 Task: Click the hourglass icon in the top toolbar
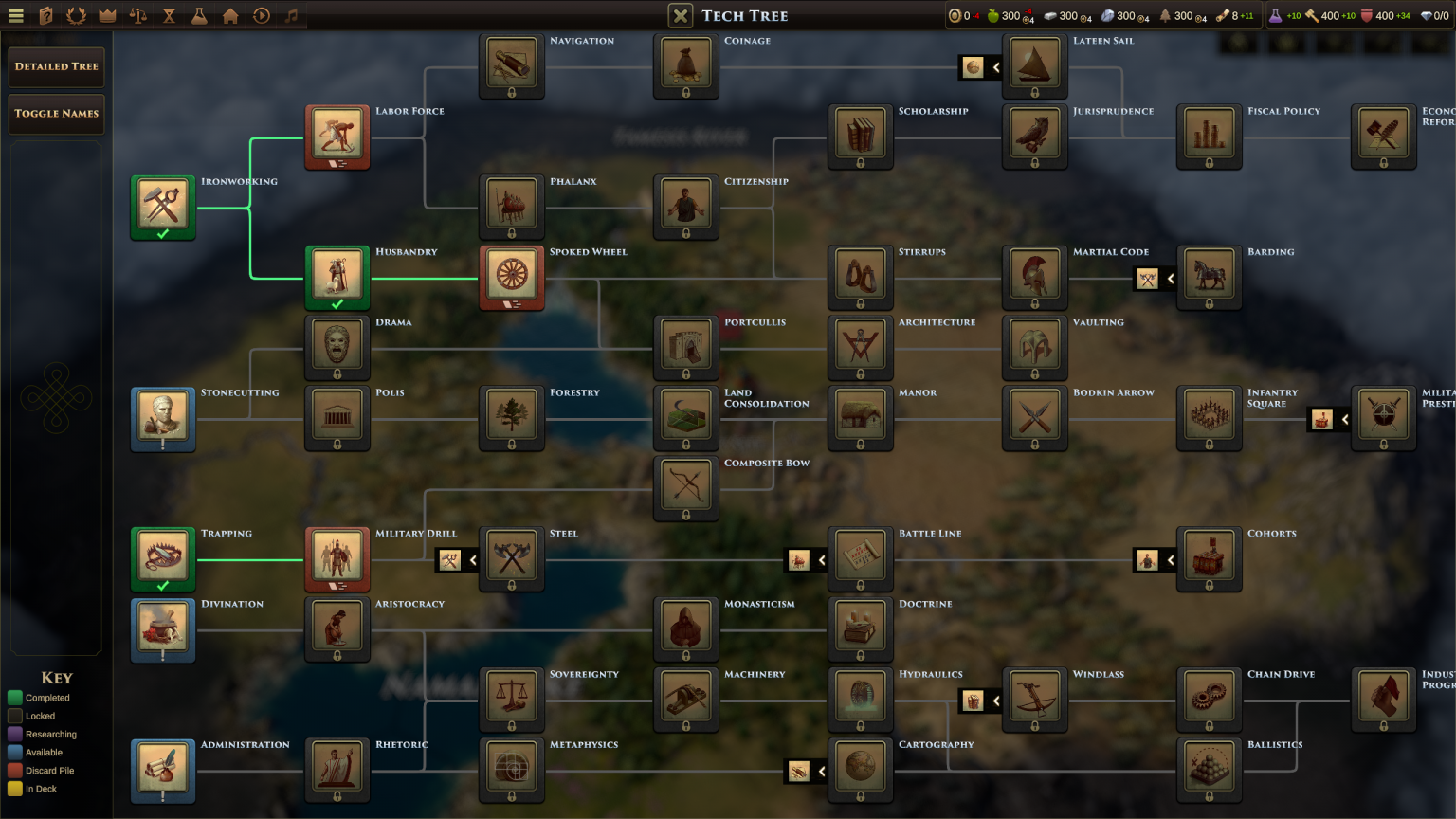168,16
